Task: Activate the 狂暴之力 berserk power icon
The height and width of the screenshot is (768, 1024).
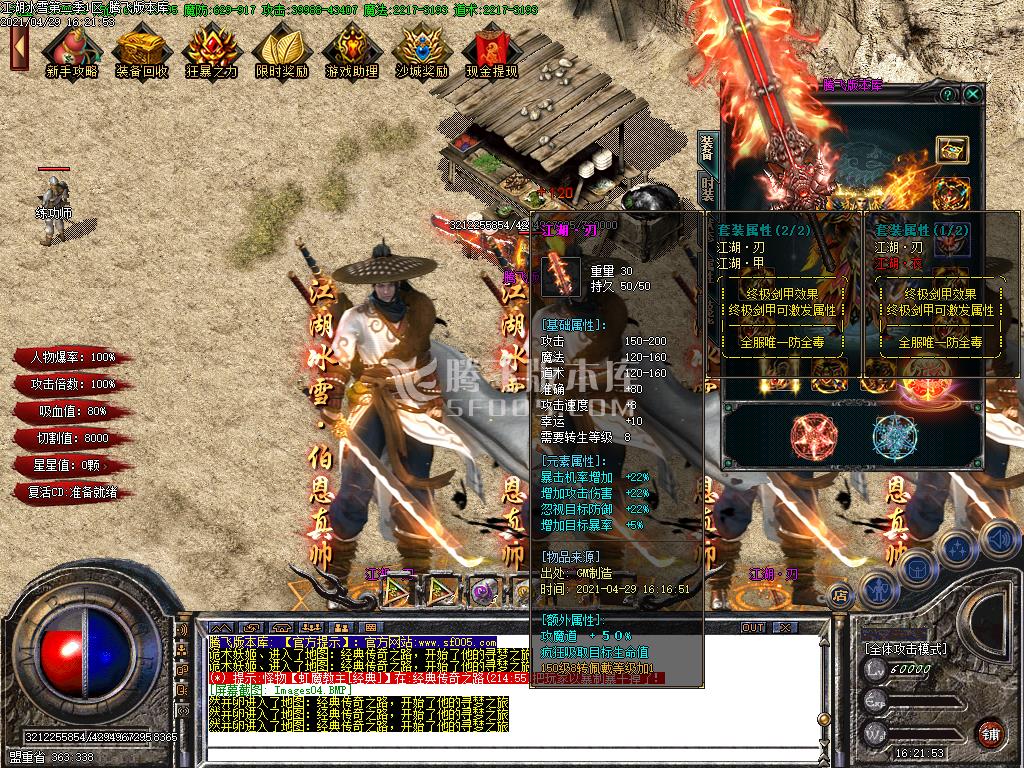Action: [x=211, y=50]
